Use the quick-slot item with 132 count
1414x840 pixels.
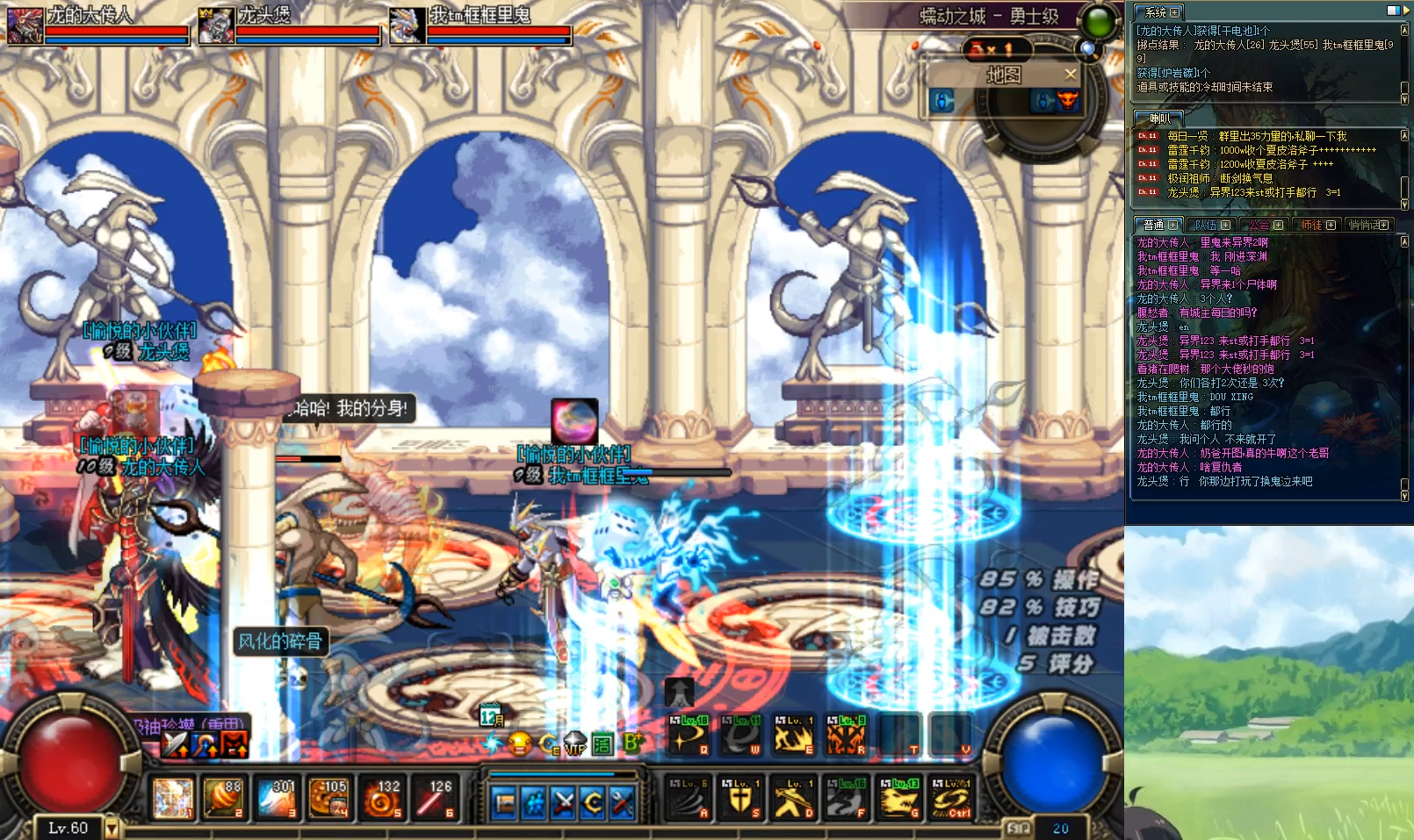tap(383, 798)
